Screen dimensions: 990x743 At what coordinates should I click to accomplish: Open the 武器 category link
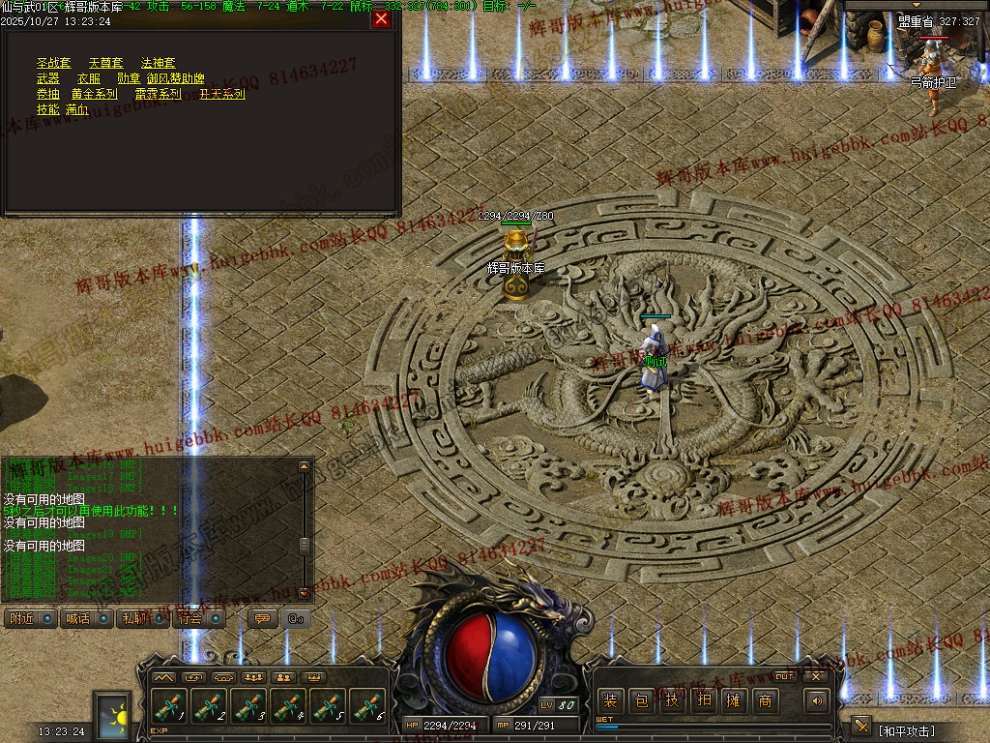[x=48, y=79]
